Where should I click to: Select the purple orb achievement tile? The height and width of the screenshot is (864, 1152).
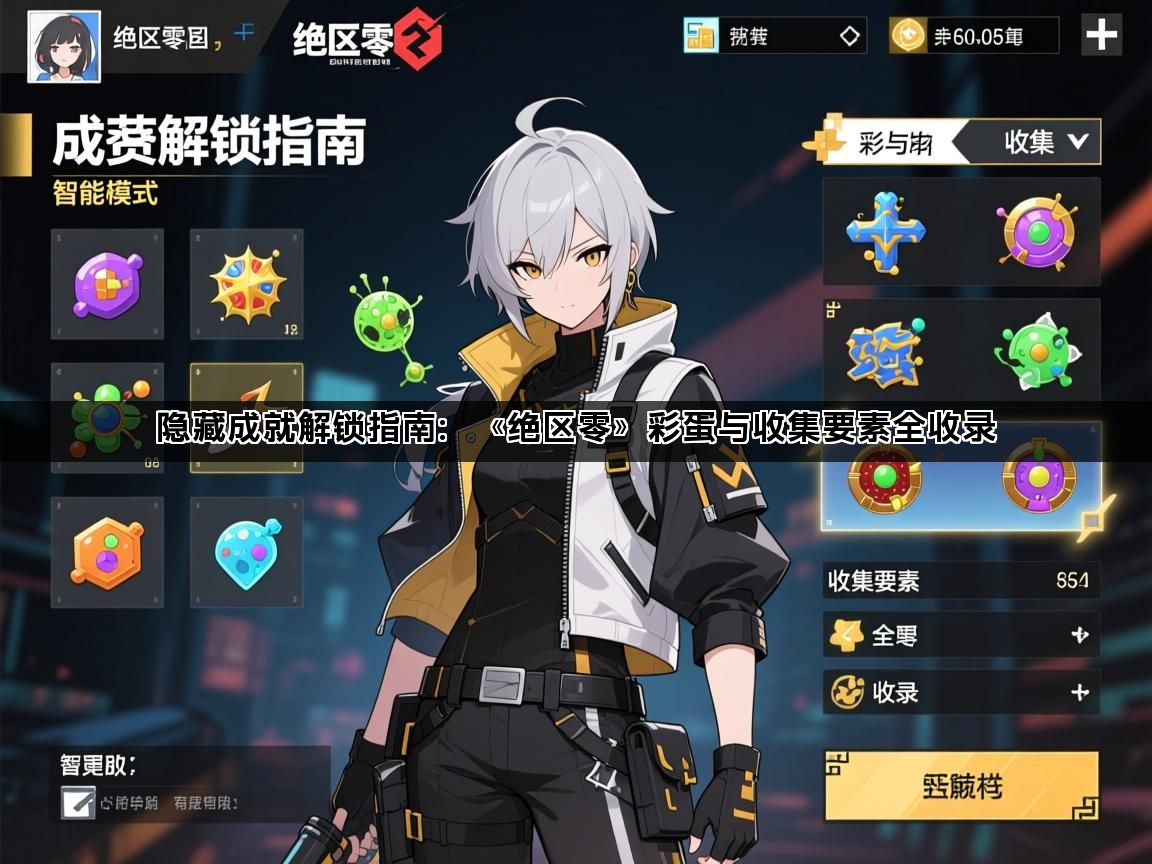[107, 284]
